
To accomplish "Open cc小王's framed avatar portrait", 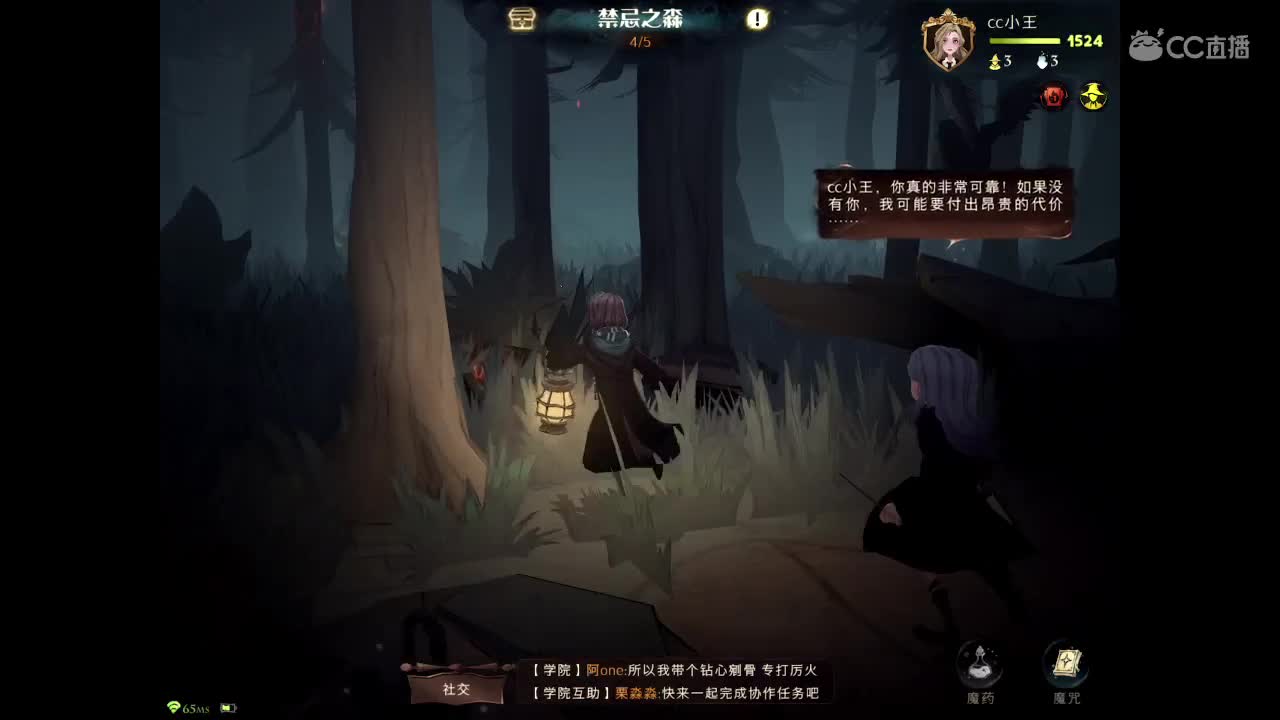I will click(946, 38).
